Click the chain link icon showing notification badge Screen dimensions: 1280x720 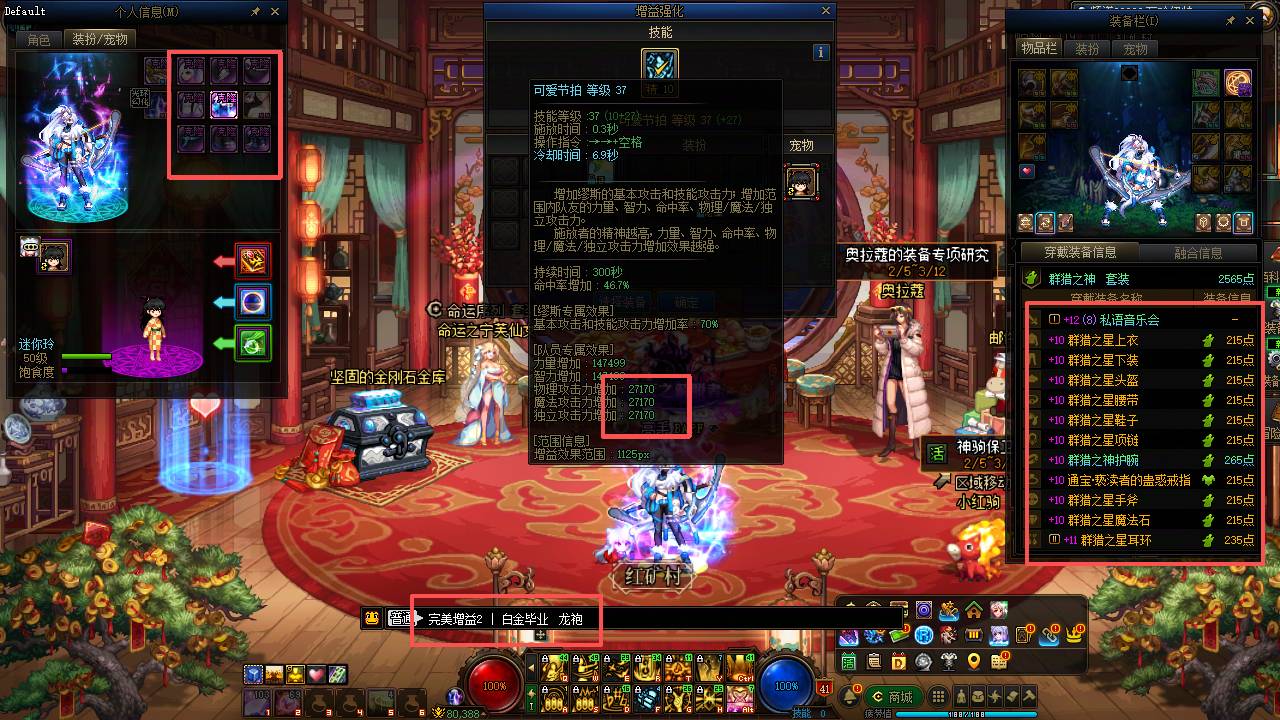click(1049, 636)
